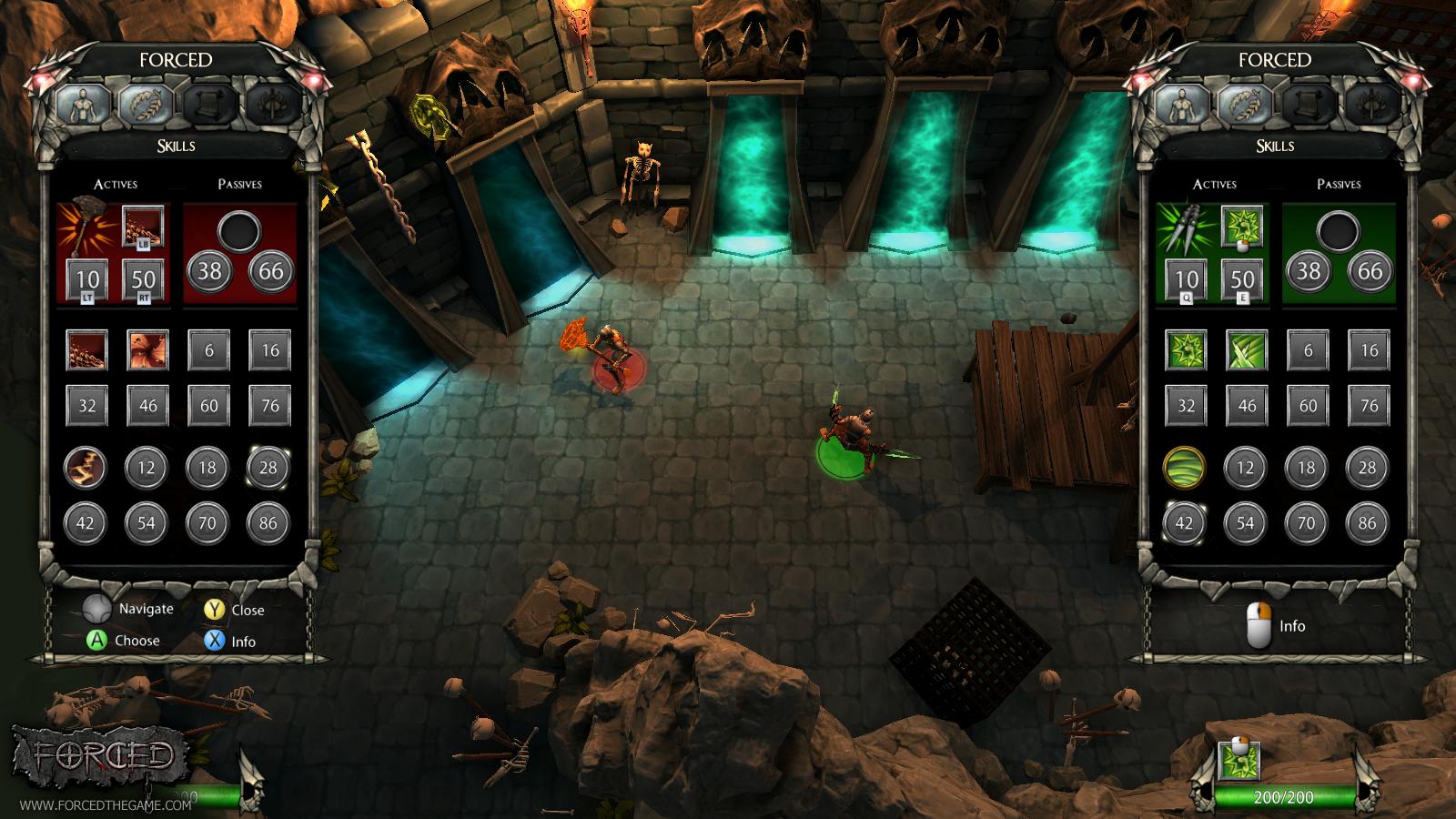Select the locked 76 skill slot in the green panel
This screenshot has height=819, width=1456.
pos(1369,406)
